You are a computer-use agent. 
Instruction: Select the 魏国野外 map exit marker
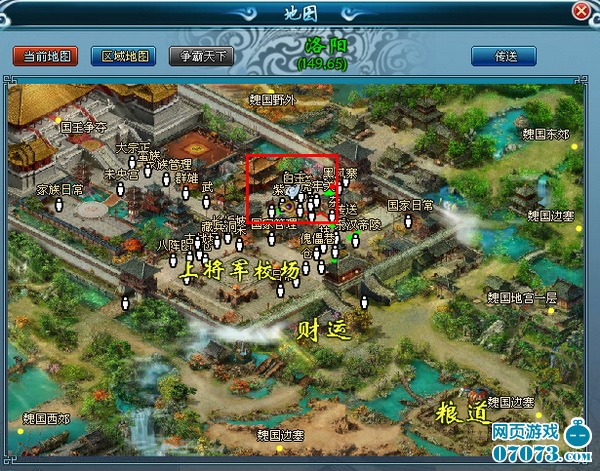click(x=273, y=100)
